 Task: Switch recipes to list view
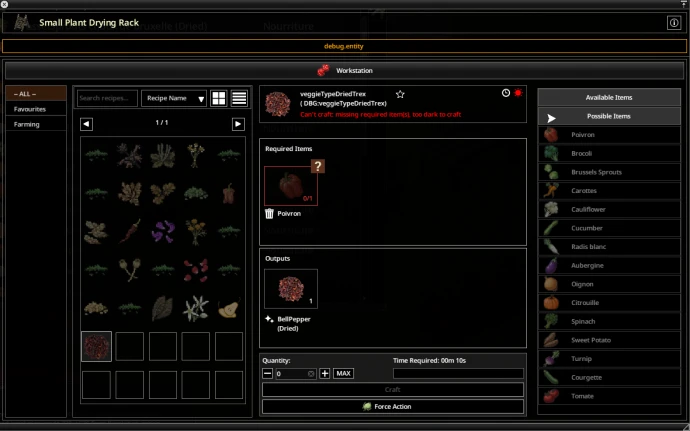point(240,98)
